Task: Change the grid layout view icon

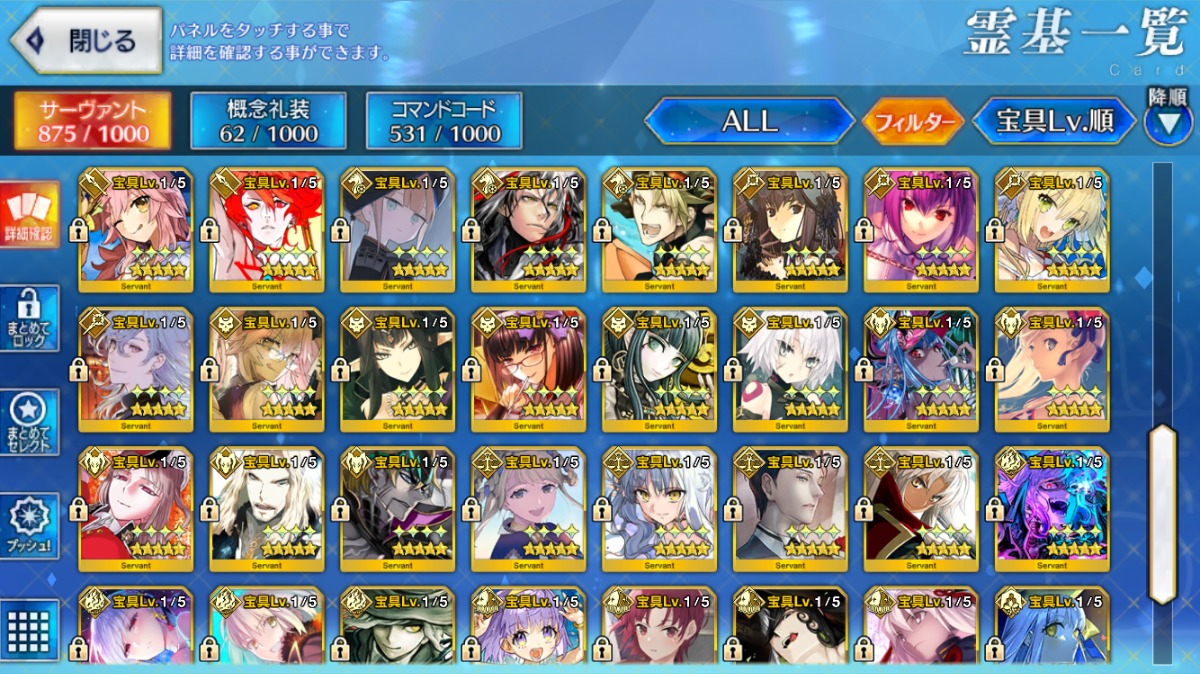Action: point(29,628)
